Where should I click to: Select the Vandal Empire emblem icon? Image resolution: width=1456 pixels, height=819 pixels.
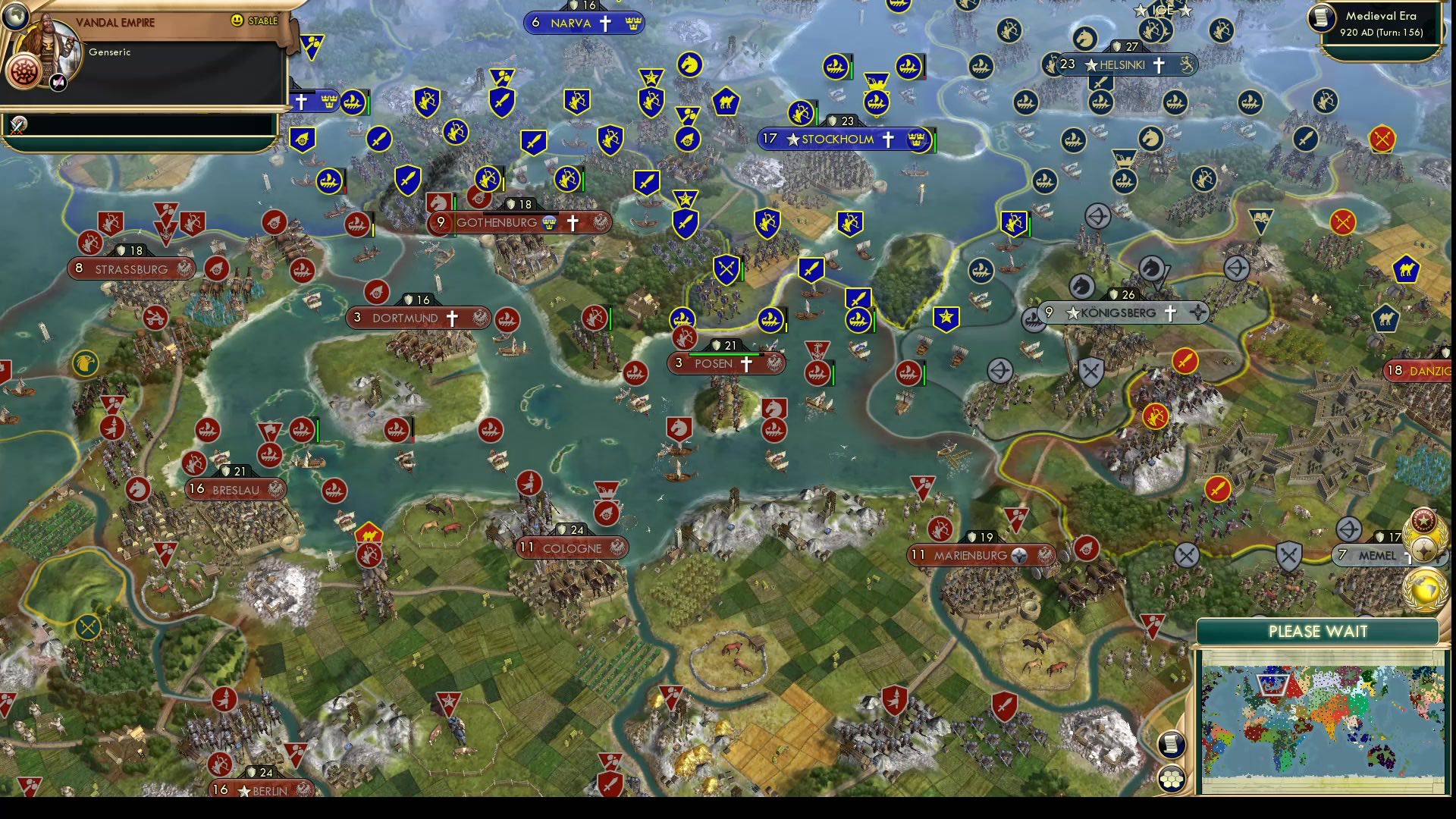coord(24,74)
